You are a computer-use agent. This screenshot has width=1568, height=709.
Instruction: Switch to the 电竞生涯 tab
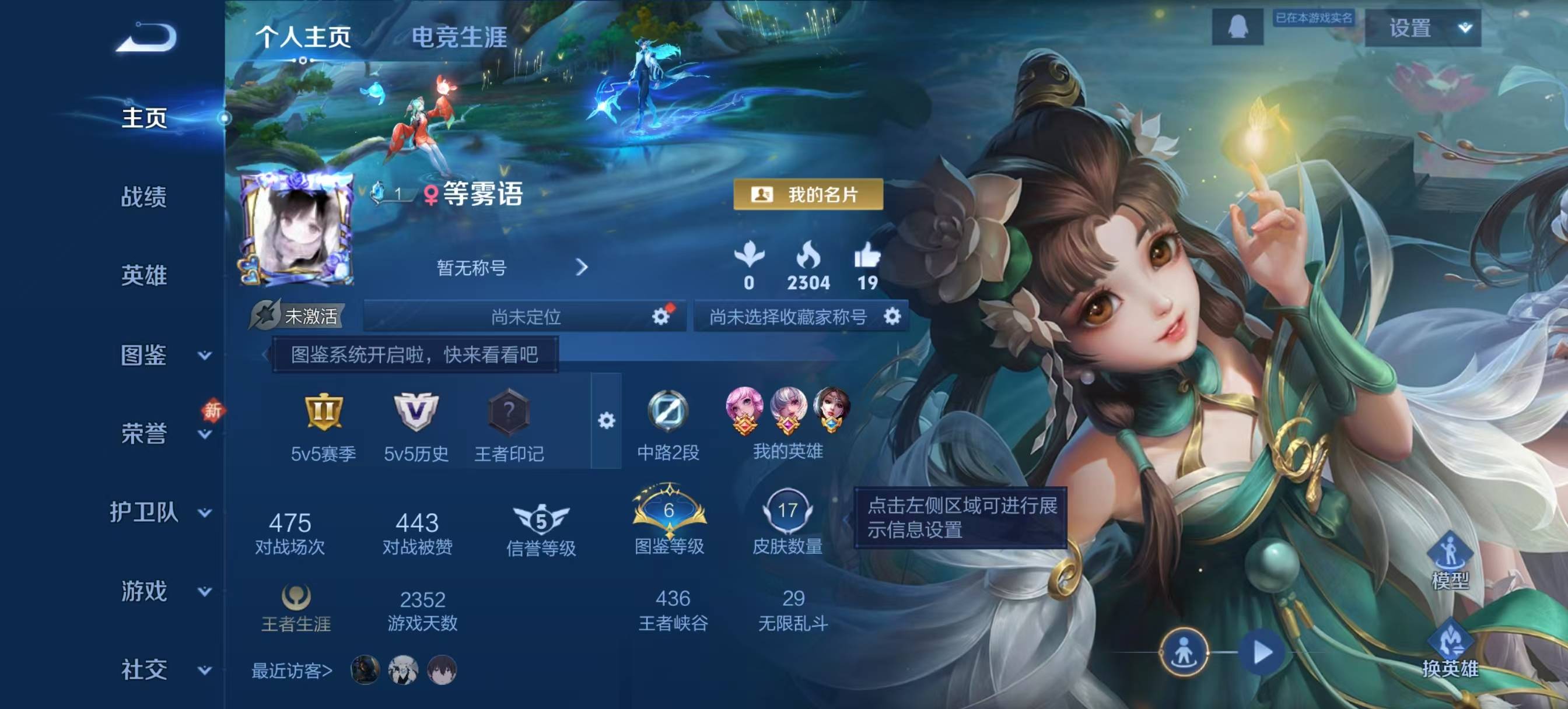(459, 37)
